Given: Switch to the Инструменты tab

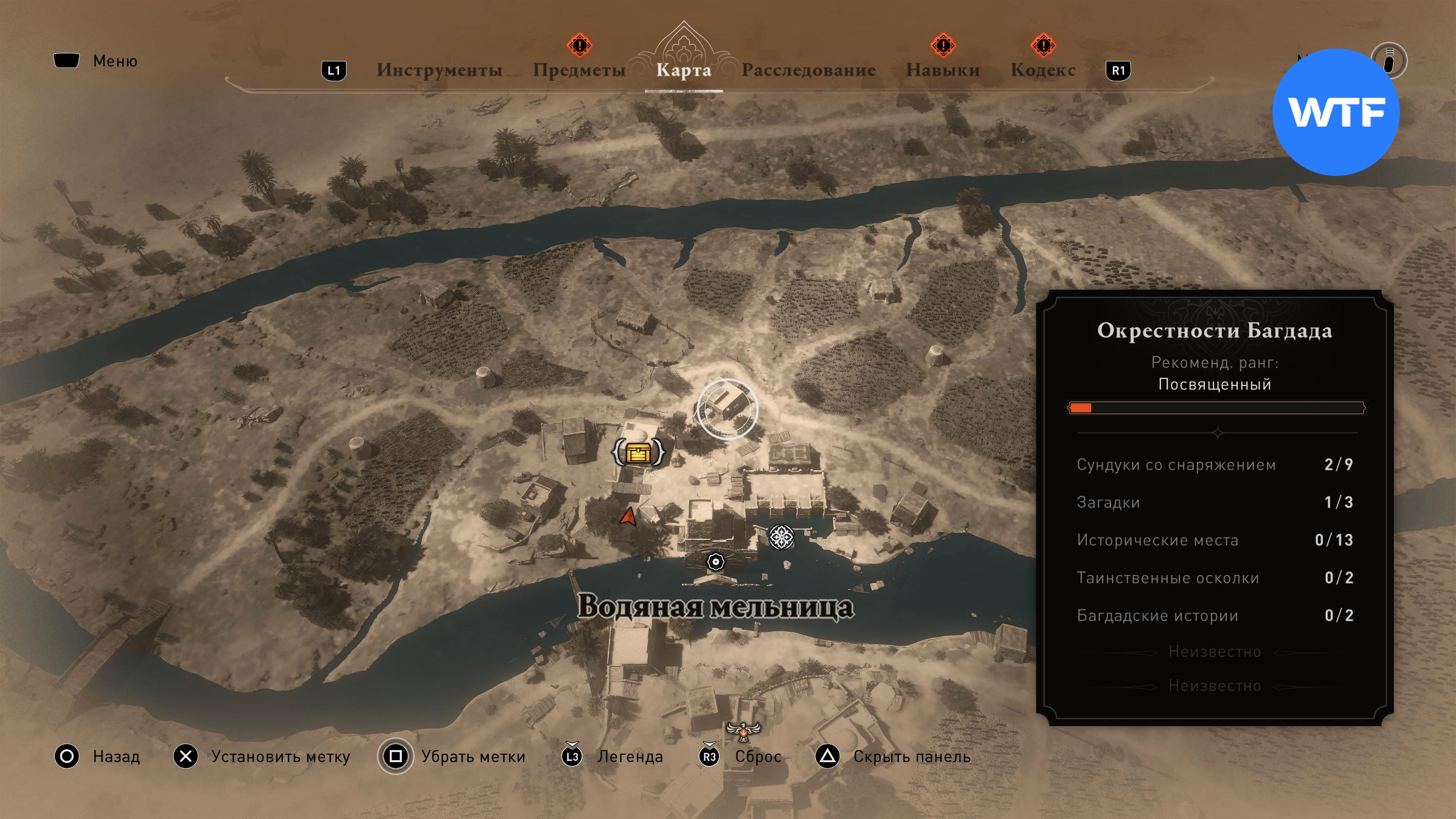Looking at the screenshot, I should coord(439,70).
